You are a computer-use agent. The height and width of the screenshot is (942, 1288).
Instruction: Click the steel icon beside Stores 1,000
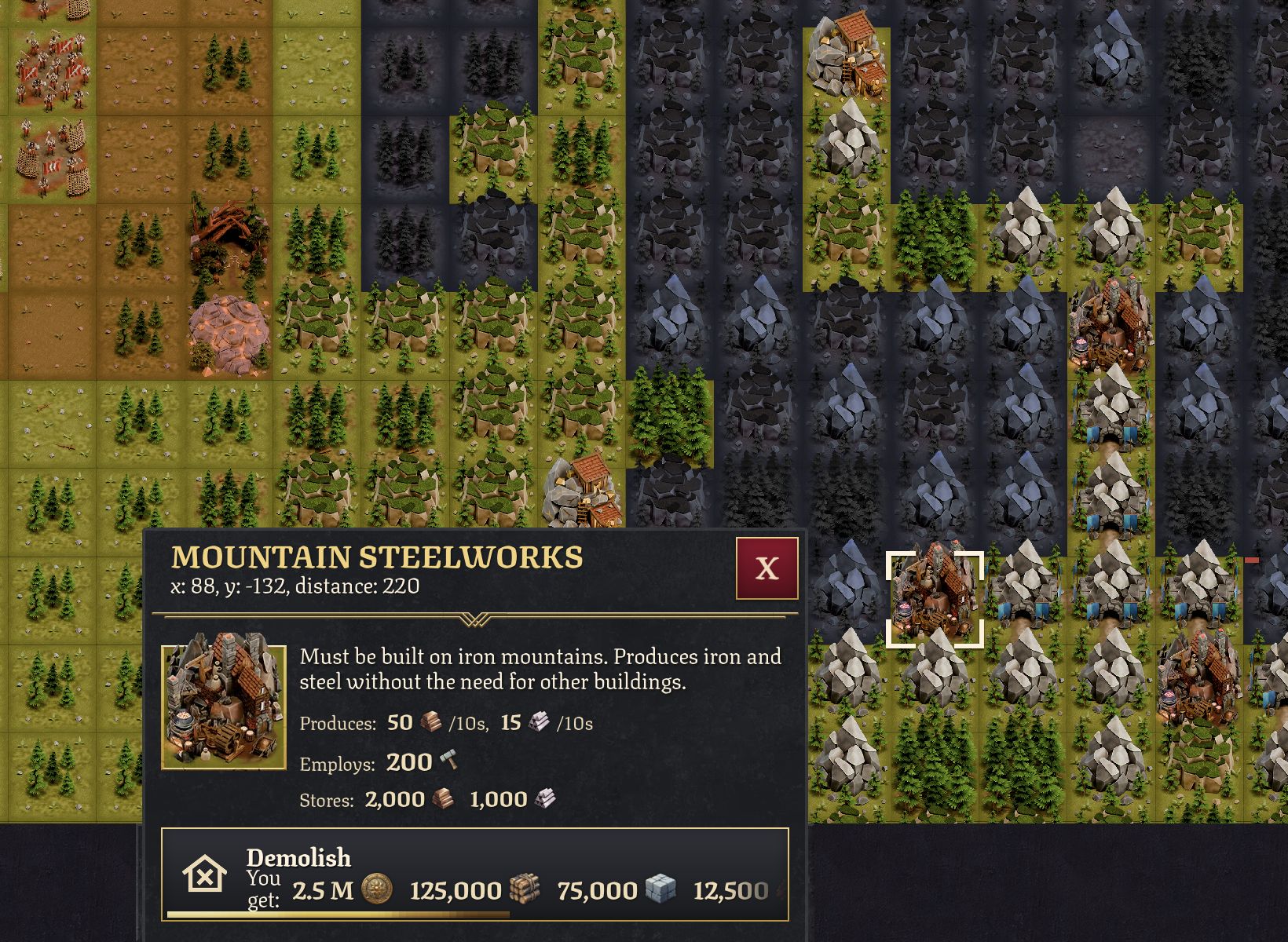(547, 798)
